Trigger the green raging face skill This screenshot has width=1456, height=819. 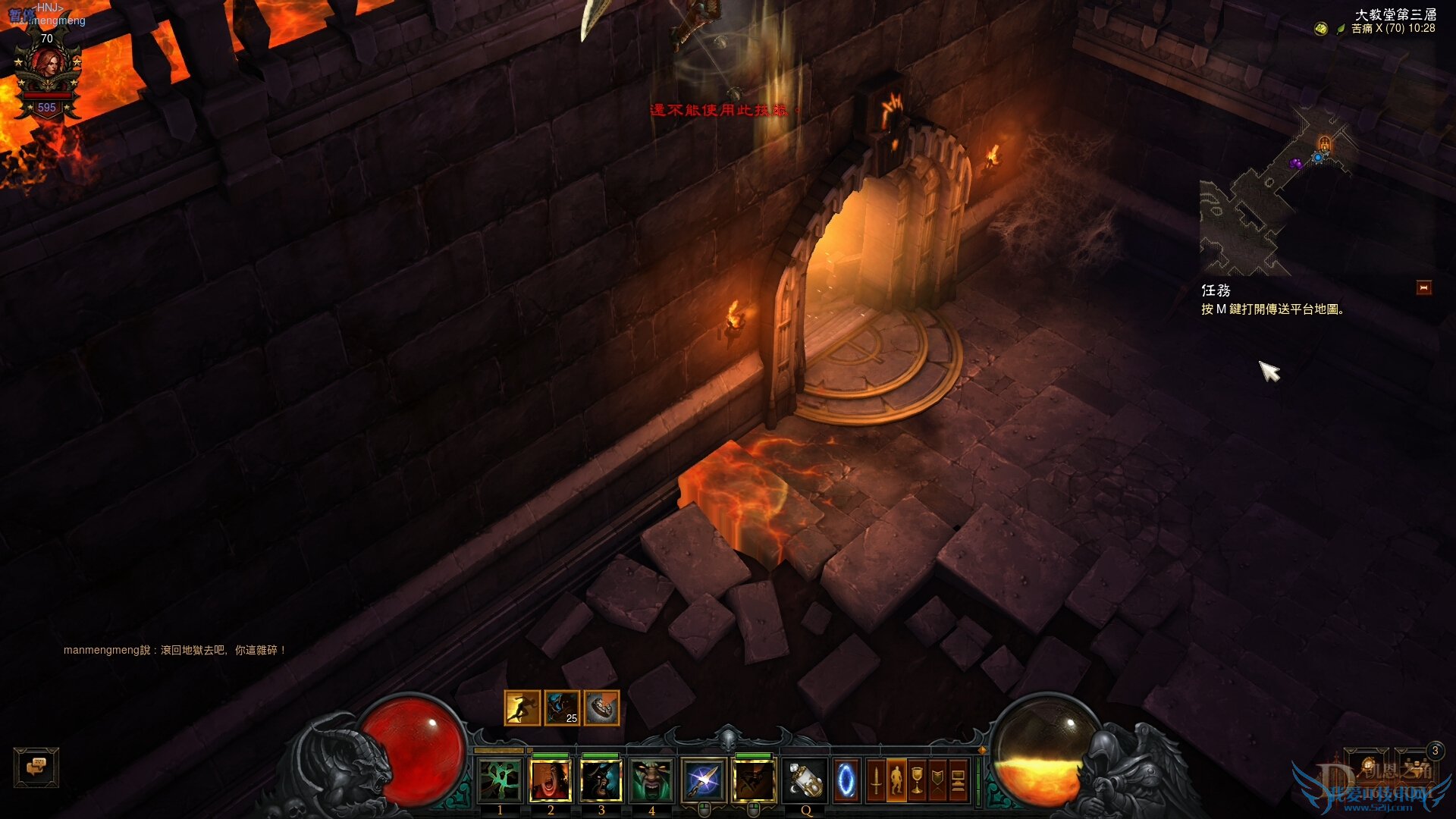pyautogui.click(x=651, y=781)
